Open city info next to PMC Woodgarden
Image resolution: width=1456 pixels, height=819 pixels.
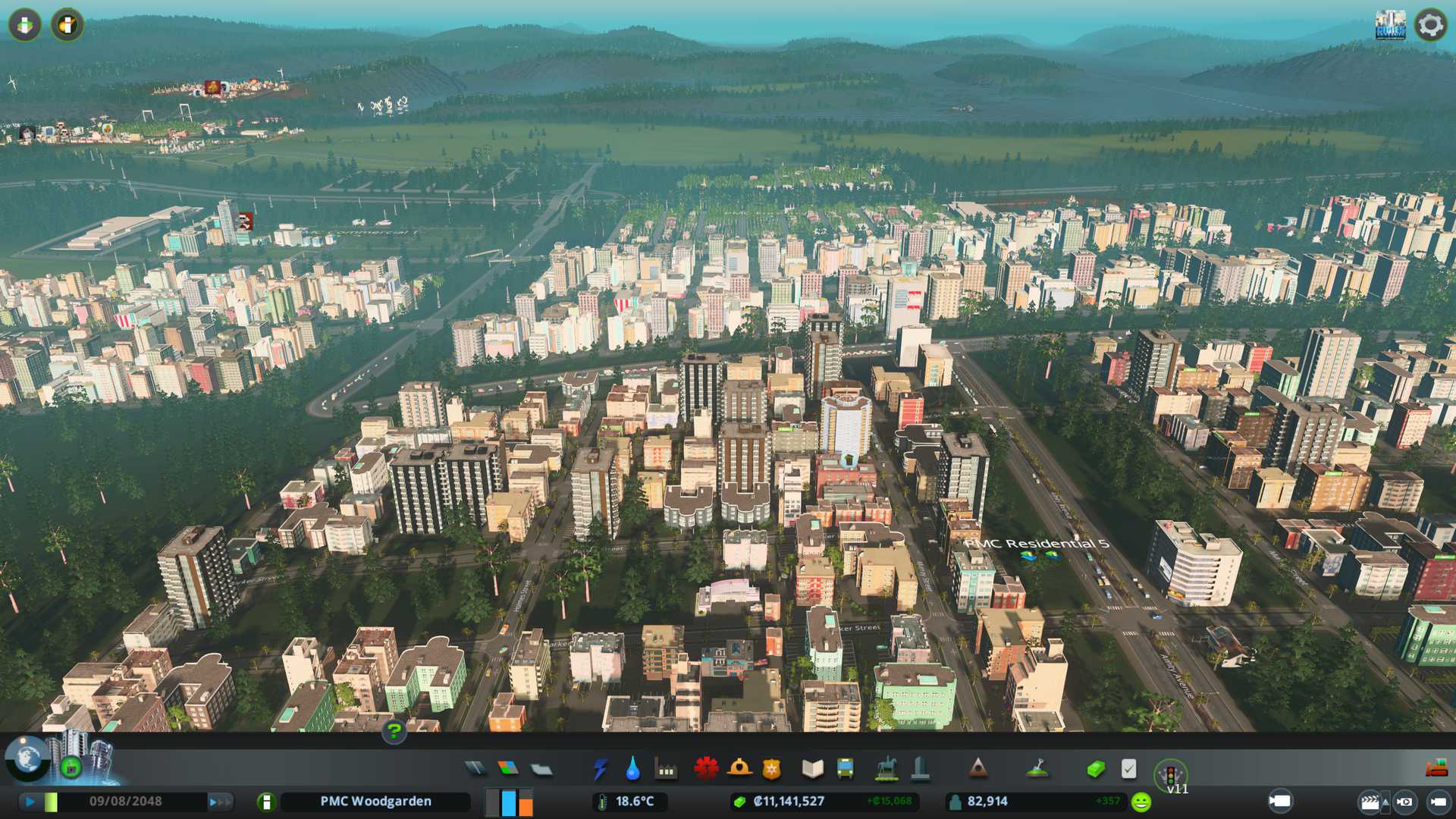(x=266, y=802)
